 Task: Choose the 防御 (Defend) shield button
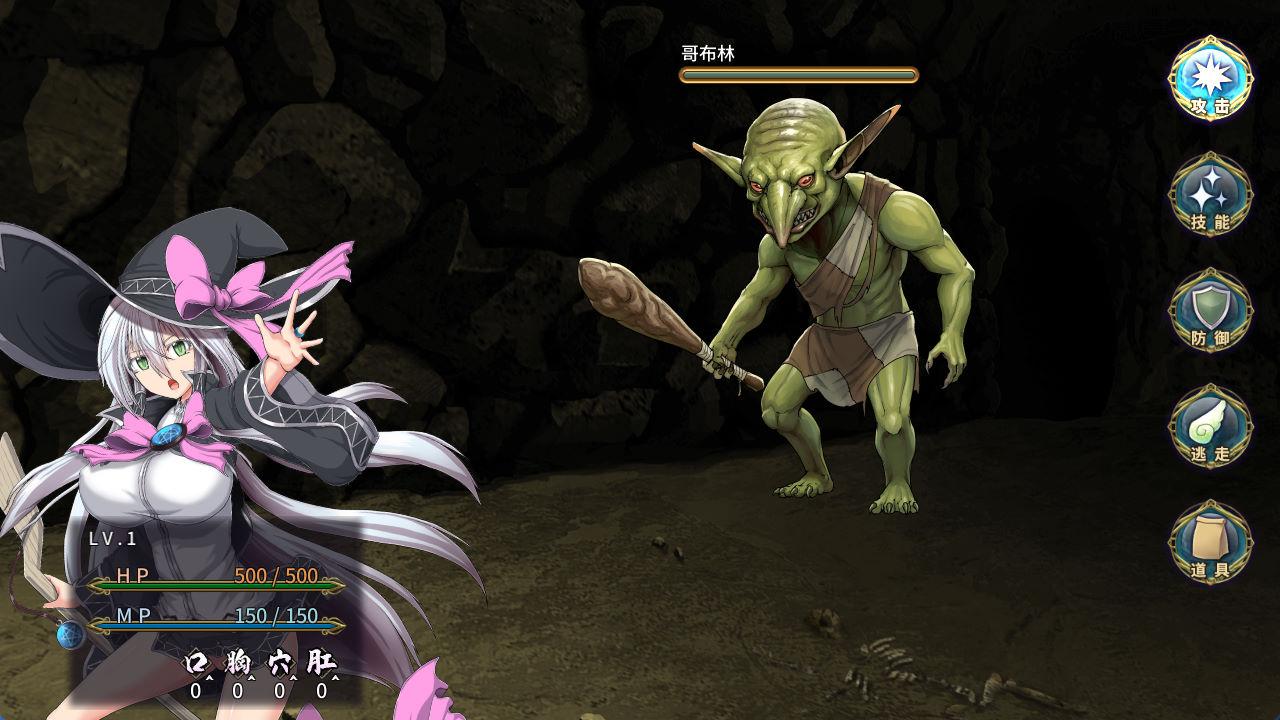point(1210,311)
